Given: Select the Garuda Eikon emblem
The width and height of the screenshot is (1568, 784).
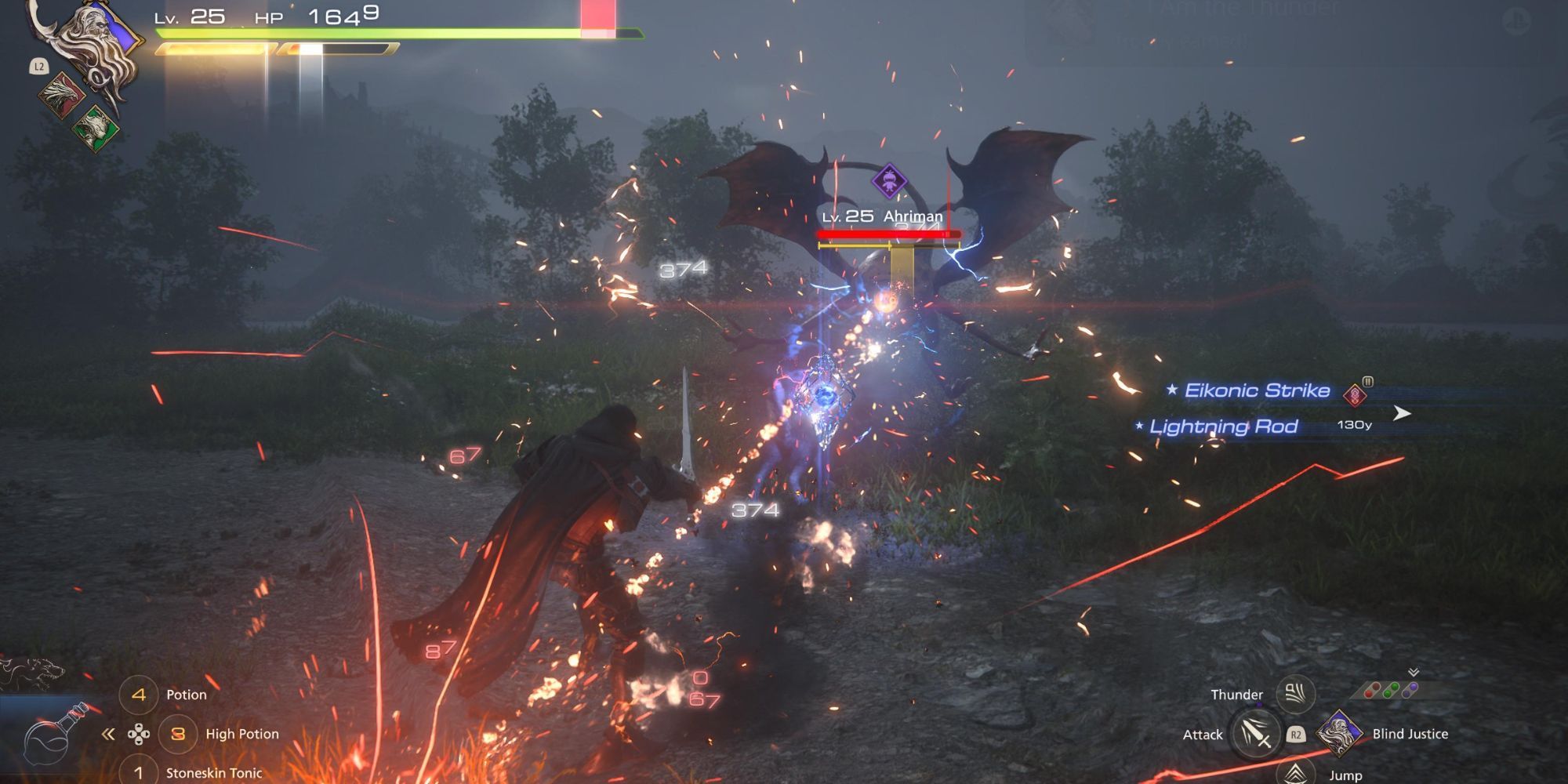Looking at the screenshot, I should [95, 129].
